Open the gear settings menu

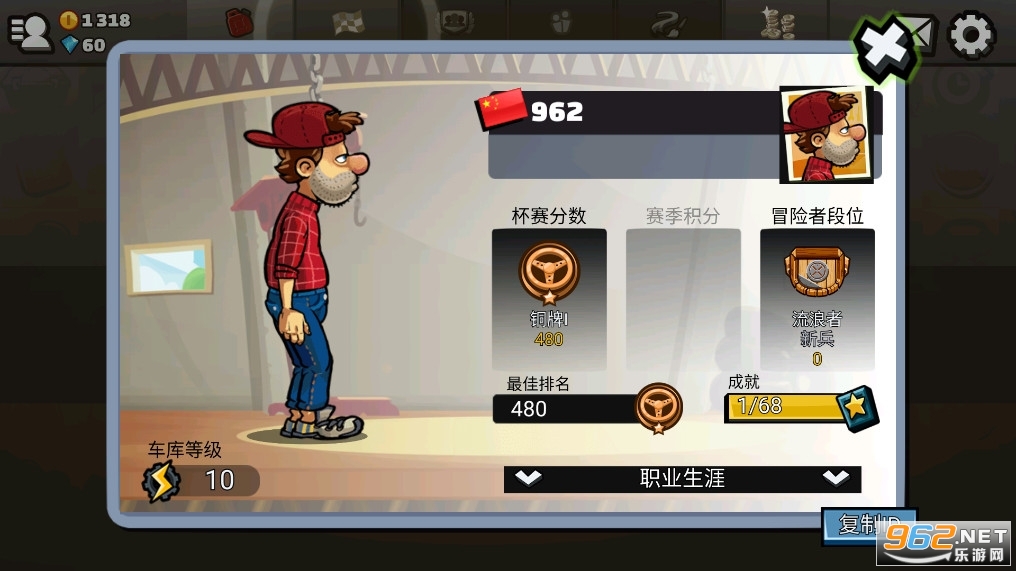point(971,36)
